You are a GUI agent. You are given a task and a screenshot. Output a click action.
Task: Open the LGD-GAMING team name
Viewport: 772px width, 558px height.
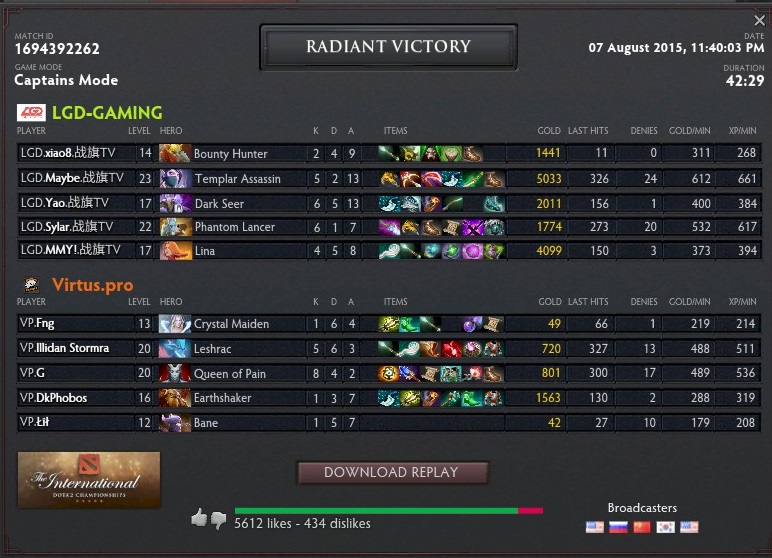[x=107, y=113]
